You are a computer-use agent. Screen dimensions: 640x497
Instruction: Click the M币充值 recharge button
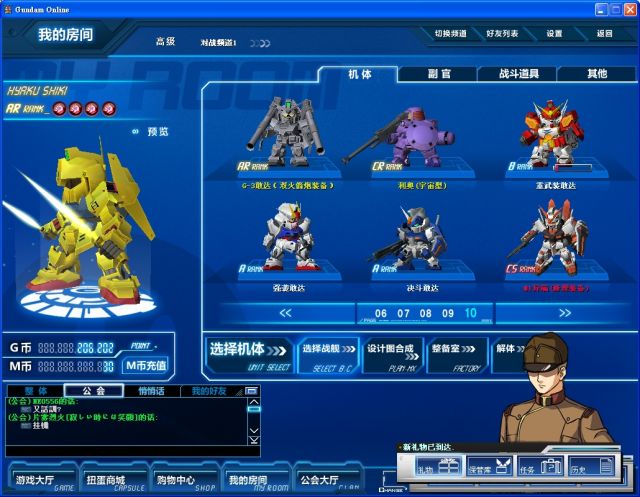146,366
